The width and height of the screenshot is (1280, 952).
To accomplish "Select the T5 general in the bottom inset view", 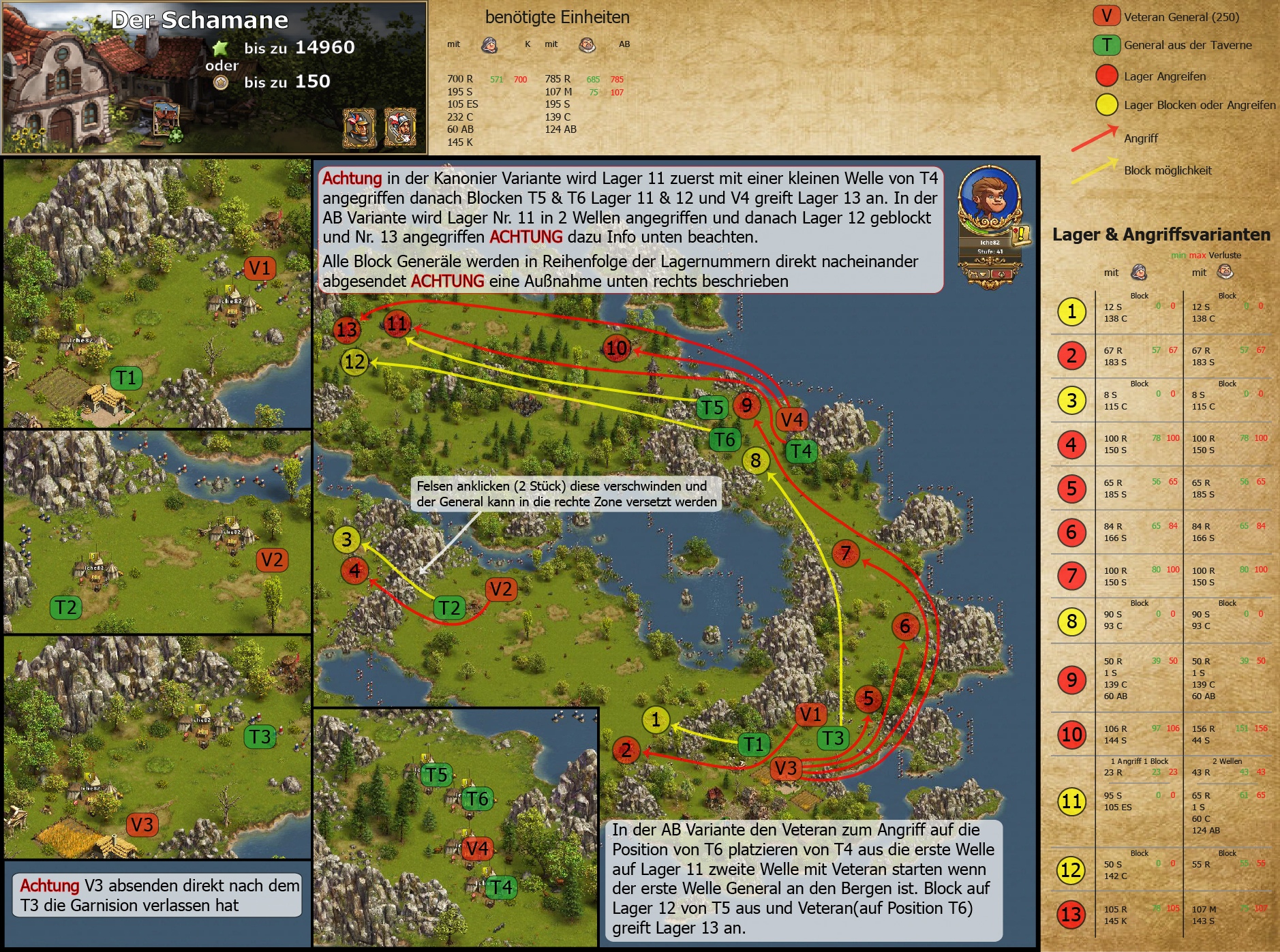I will [x=436, y=775].
